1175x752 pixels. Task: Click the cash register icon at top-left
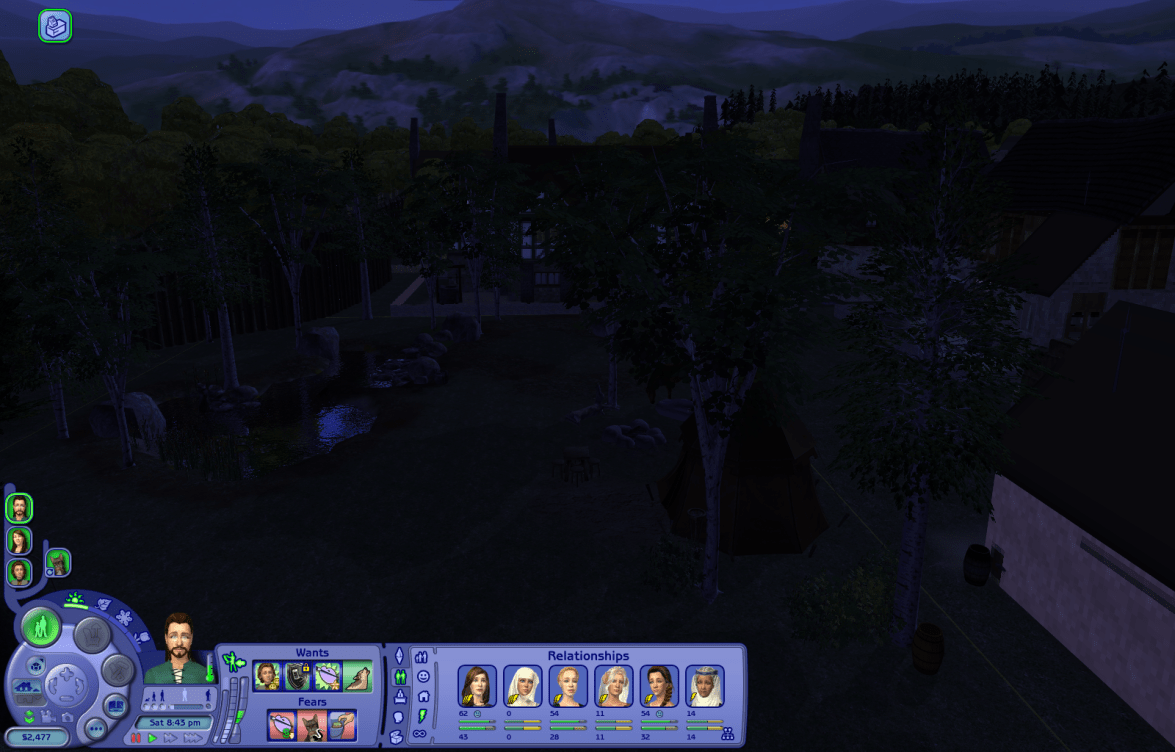click(x=55, y=26)
